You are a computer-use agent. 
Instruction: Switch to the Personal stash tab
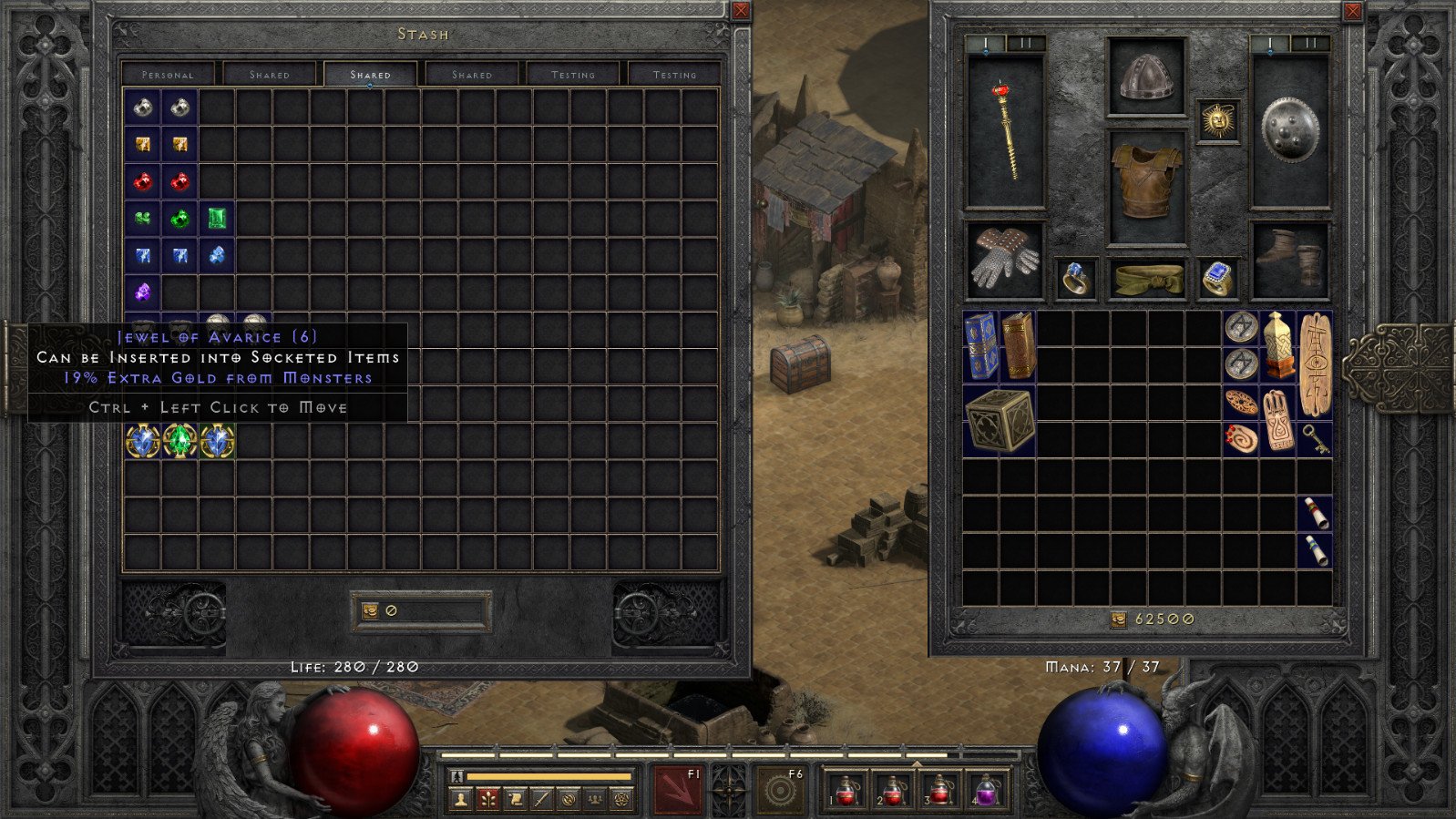tap(169, 75)
